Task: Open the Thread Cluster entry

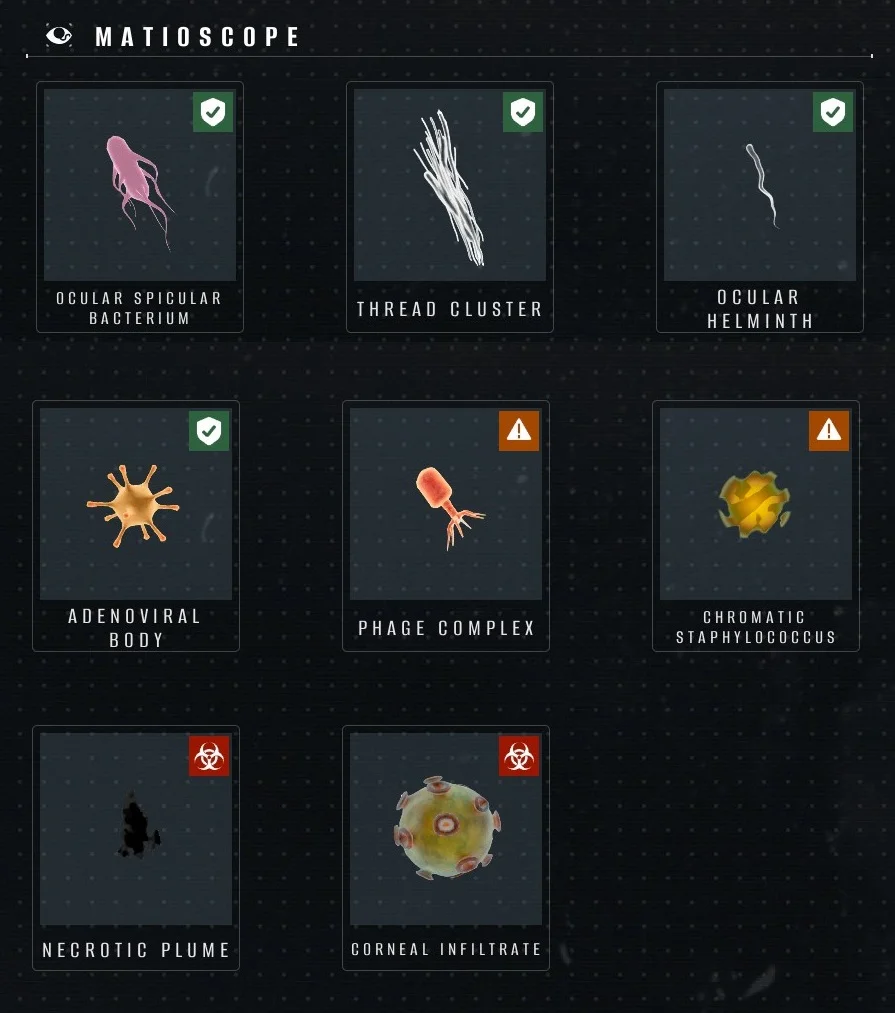Action: [x=450, y=207]
